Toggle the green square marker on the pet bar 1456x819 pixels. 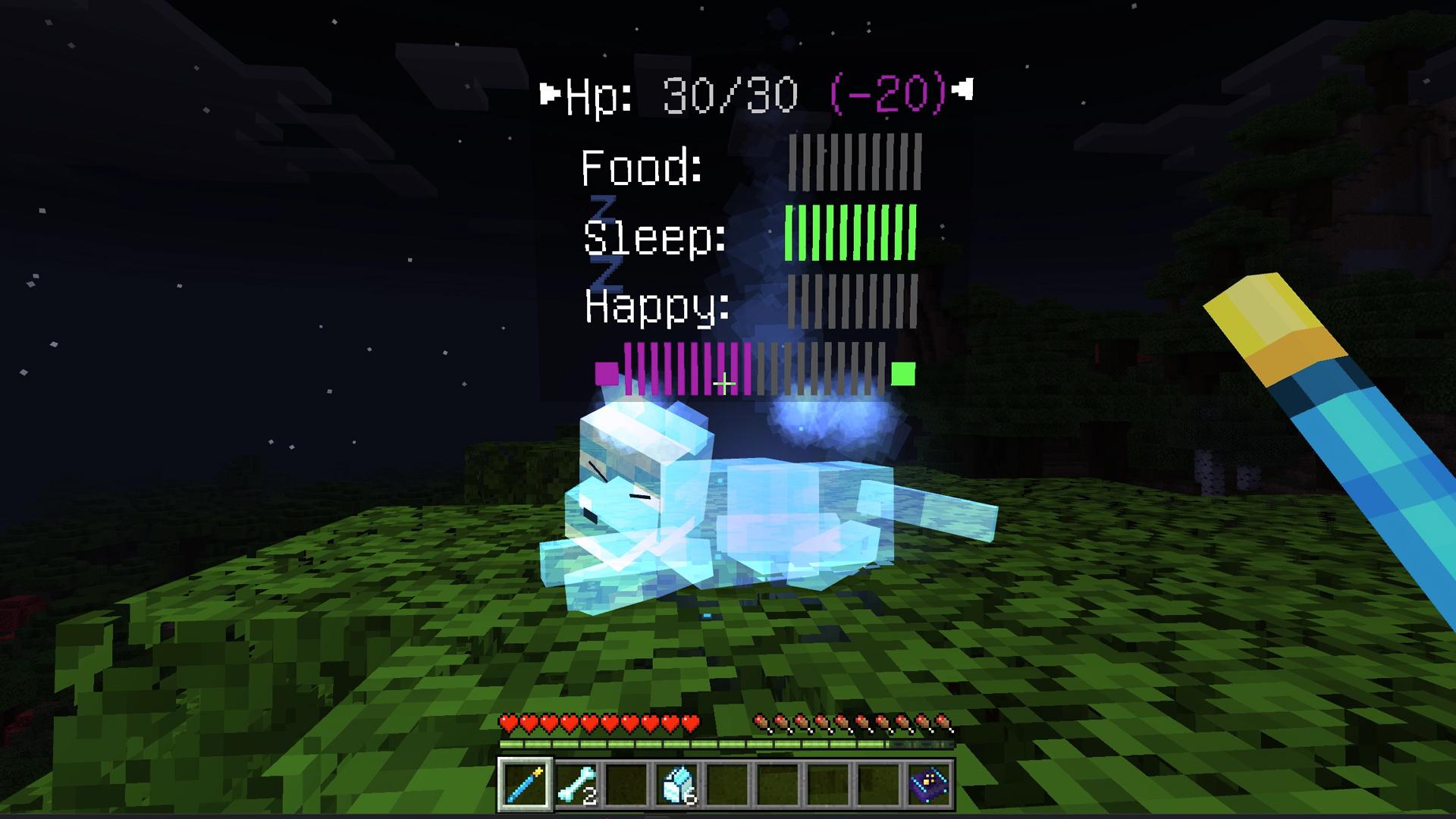tap(902, 372)
